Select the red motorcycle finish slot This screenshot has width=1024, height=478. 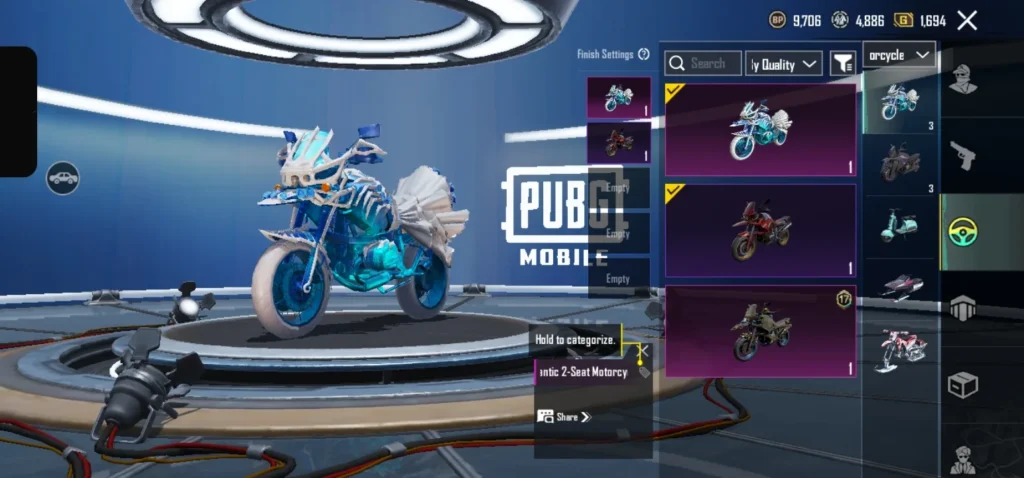[x=619, y=144]
